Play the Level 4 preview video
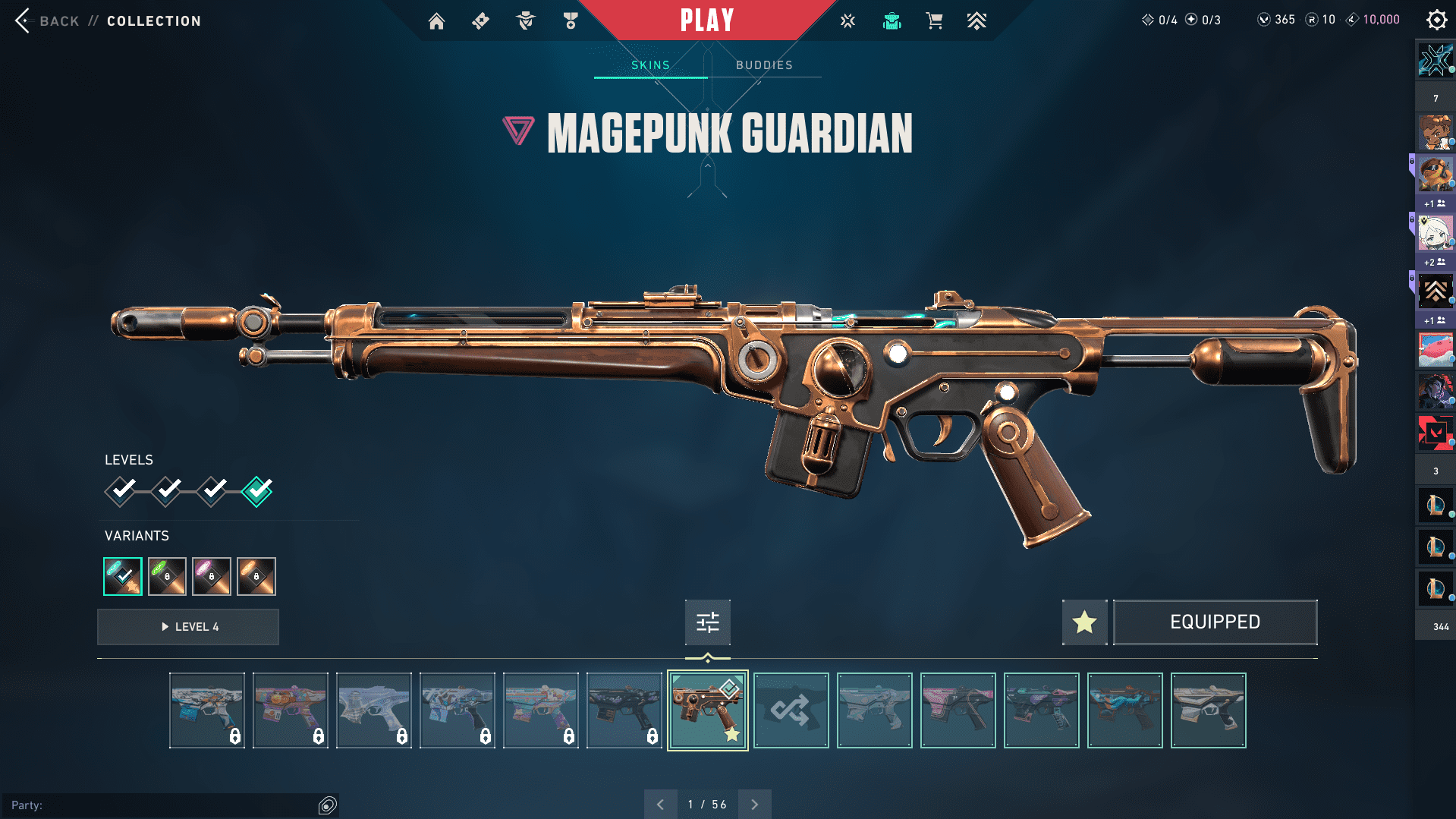The width and height of the screenshot is (1456, 819). tap(188, 627)
